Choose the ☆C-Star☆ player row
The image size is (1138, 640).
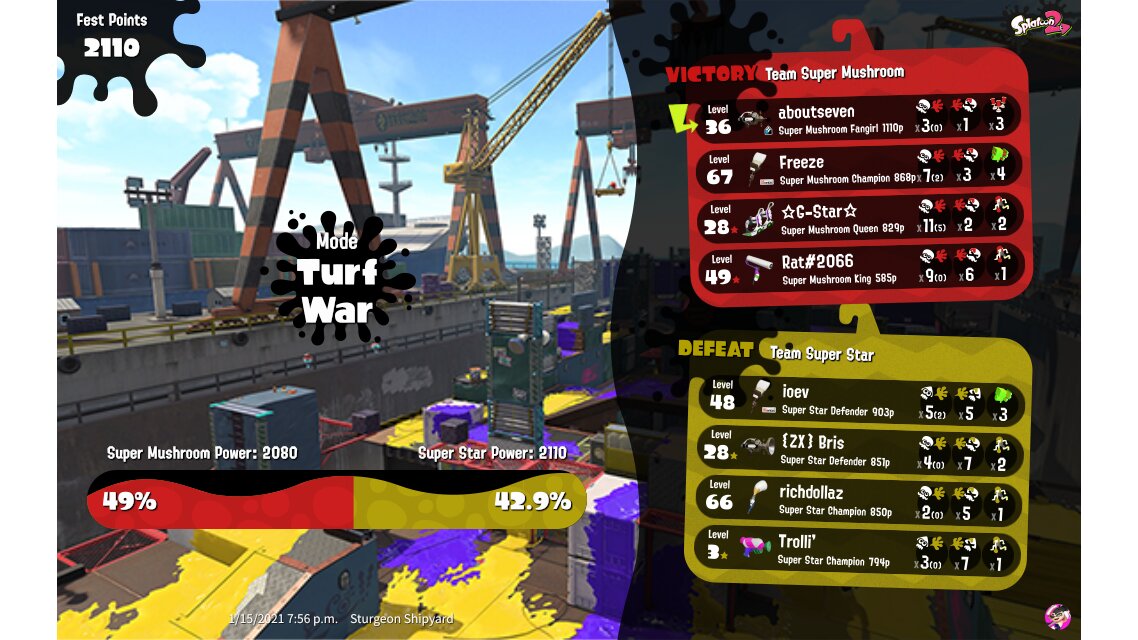point(860,219)
